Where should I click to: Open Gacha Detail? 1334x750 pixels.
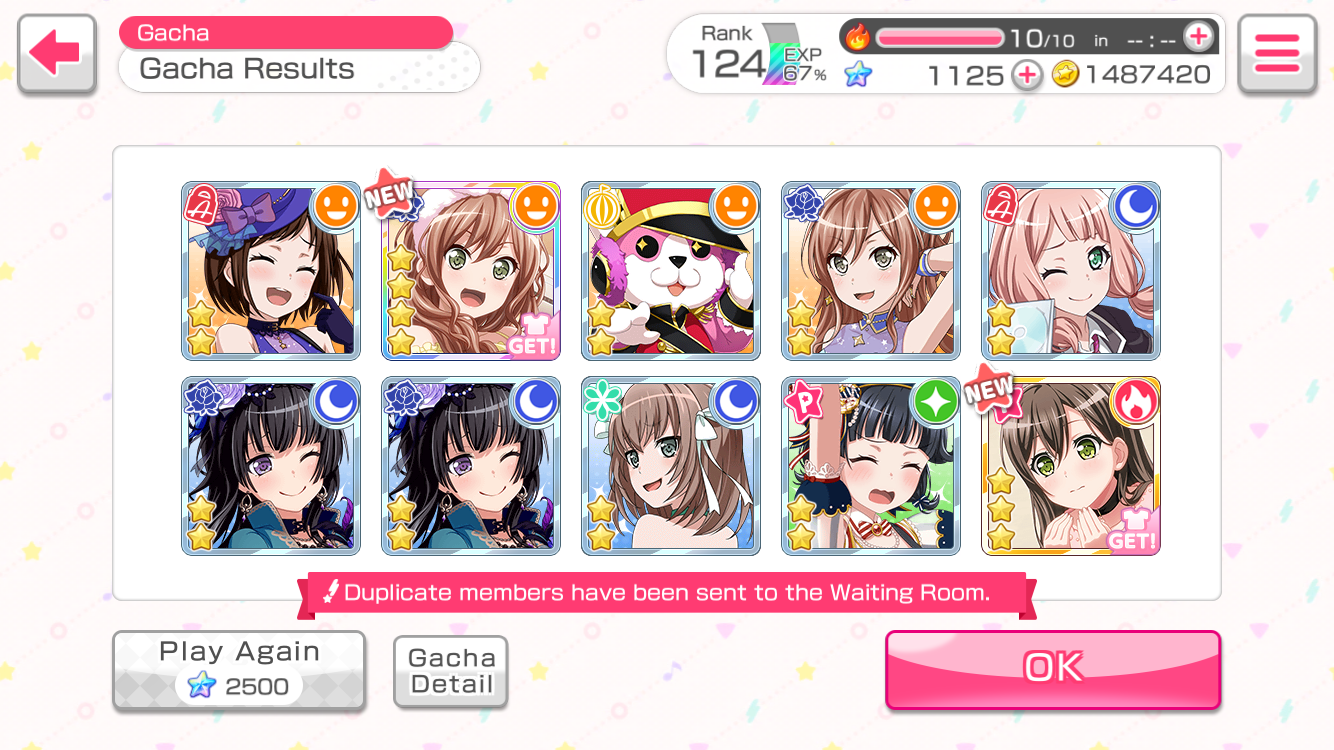pos(451,671)
